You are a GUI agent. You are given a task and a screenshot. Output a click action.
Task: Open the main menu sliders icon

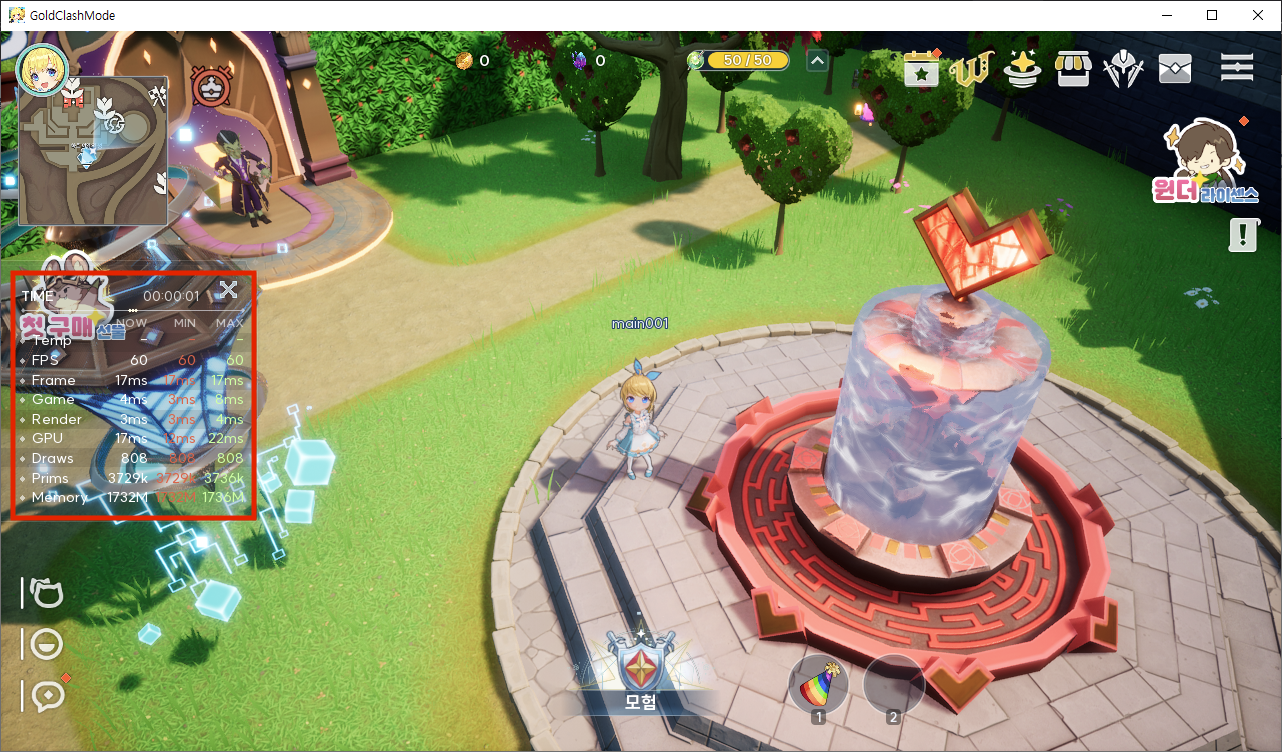[x=1237, y=68]
